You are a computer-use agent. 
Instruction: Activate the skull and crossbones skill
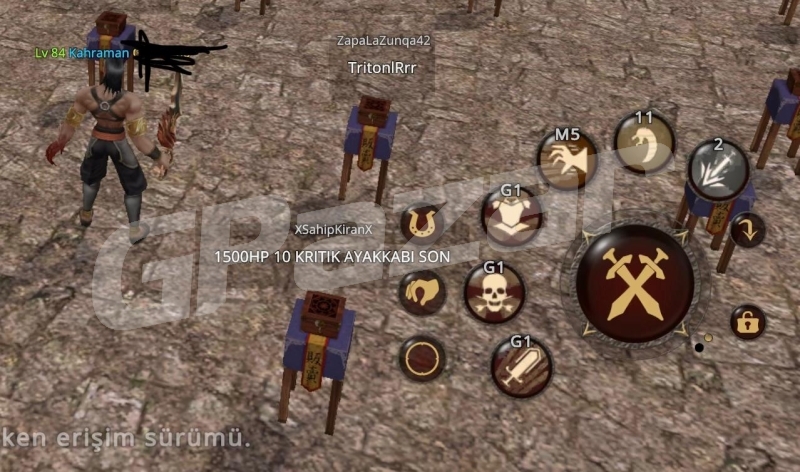tap(494, 293)
